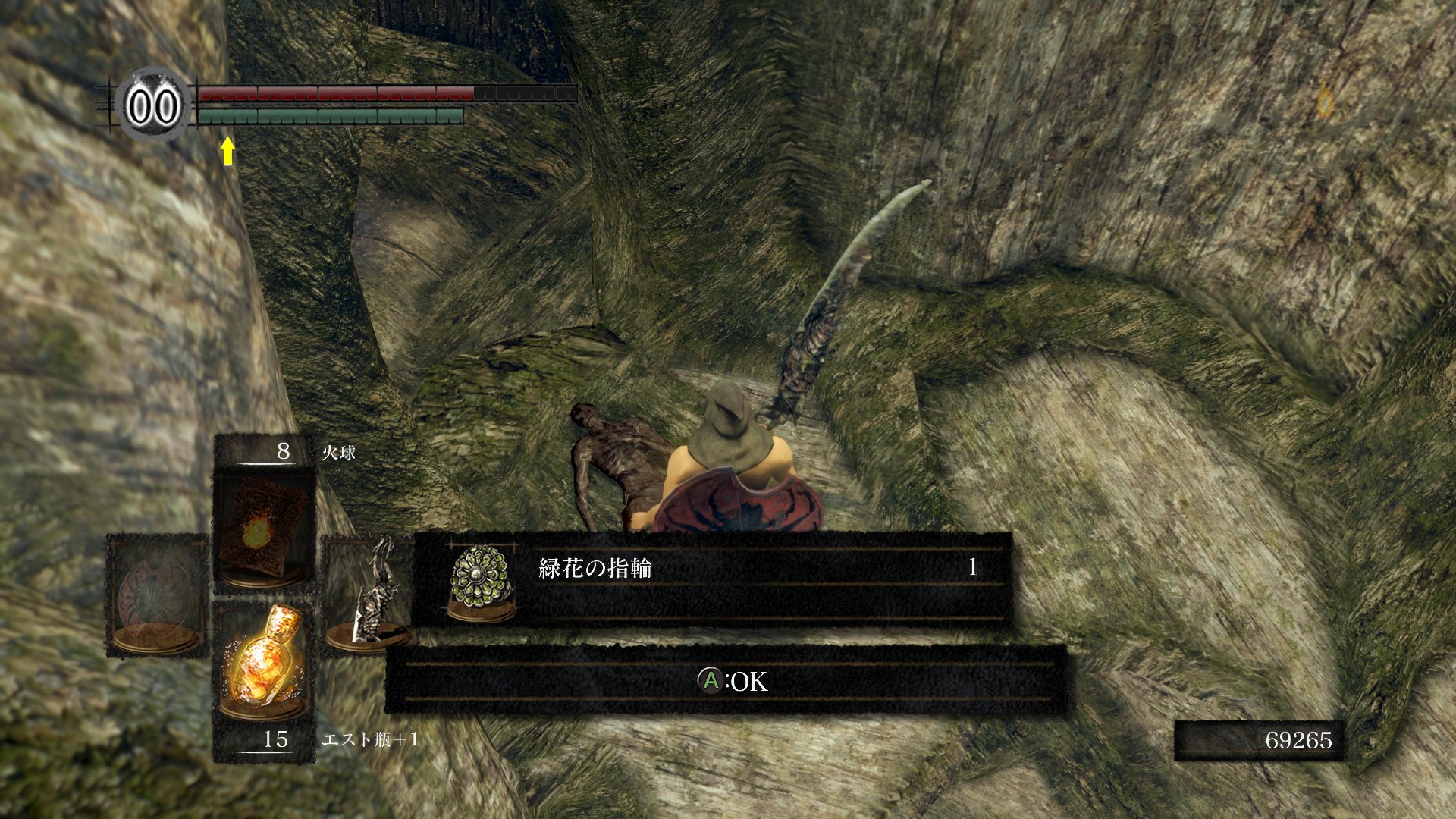Select the curved sword weapon slot
1456x819 pixels.
[367, 594]
